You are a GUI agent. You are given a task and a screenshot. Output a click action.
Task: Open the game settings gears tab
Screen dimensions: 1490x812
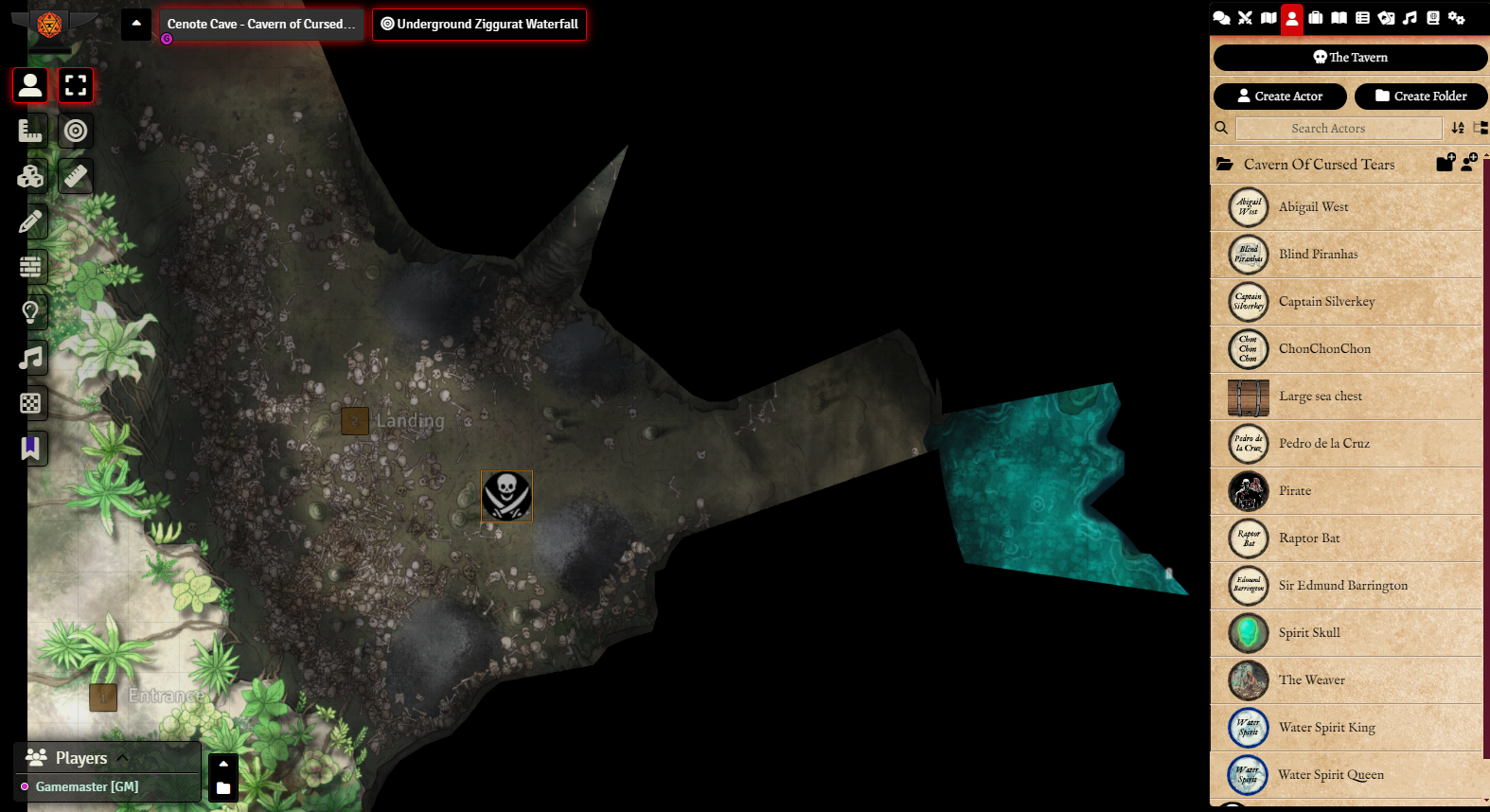pos(1457,18)
